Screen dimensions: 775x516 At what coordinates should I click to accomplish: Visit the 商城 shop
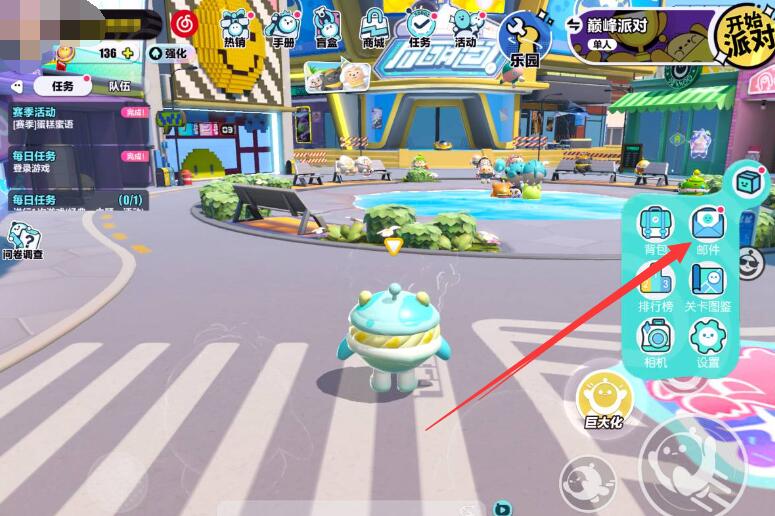(x=373, y=26)
